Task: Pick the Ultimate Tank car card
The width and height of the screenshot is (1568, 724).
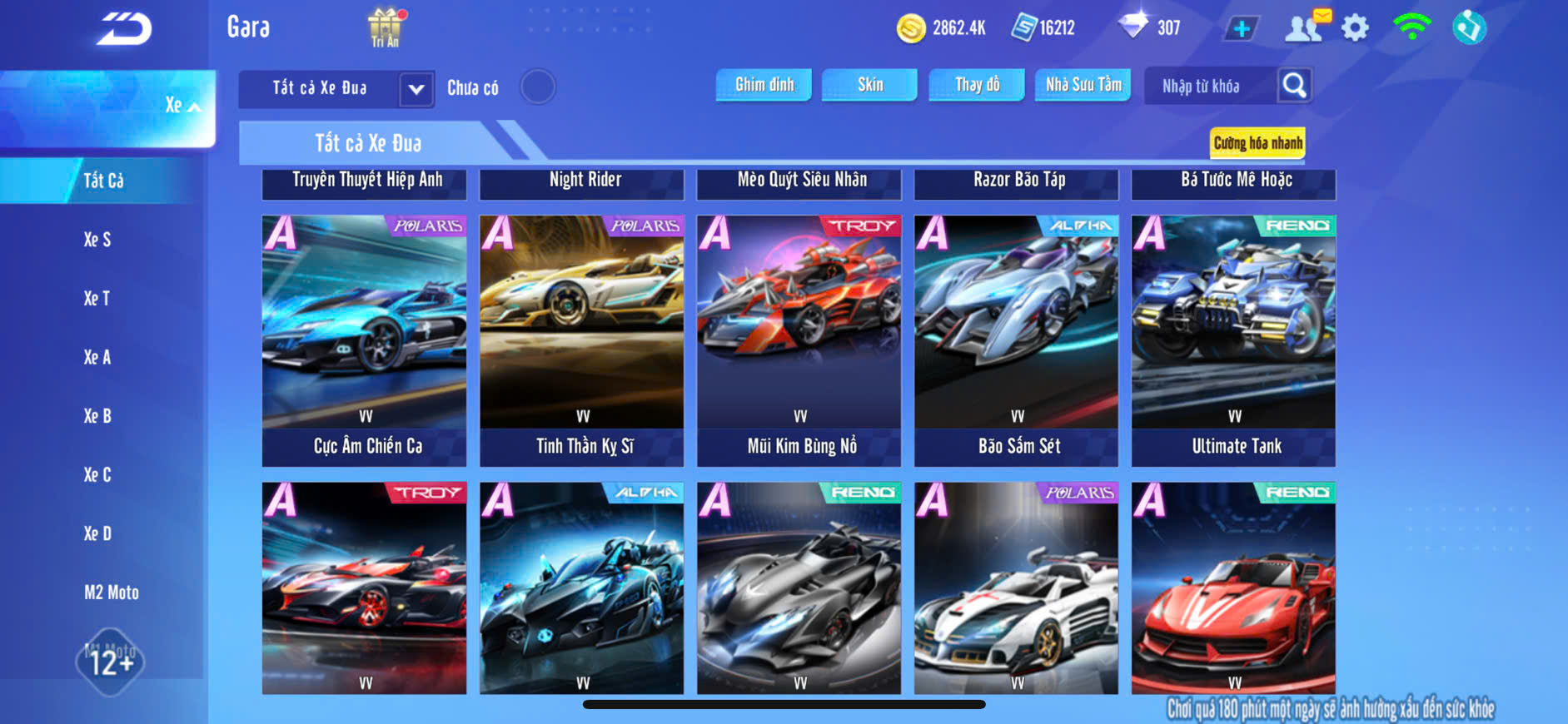Action: pyautogui.click(x=1233, y=340)
